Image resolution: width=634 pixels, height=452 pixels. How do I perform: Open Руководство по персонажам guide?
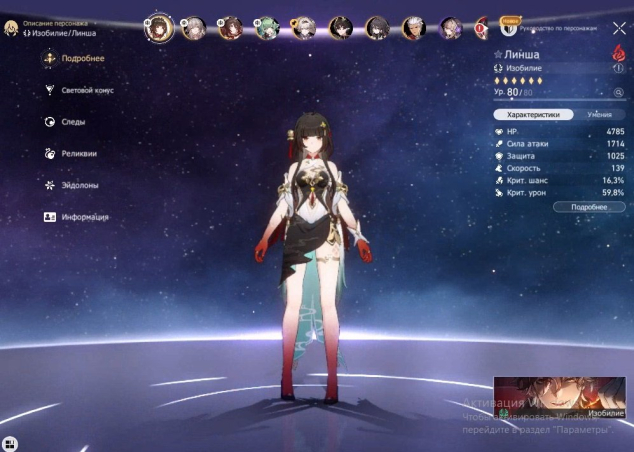(x=555, y=28)
